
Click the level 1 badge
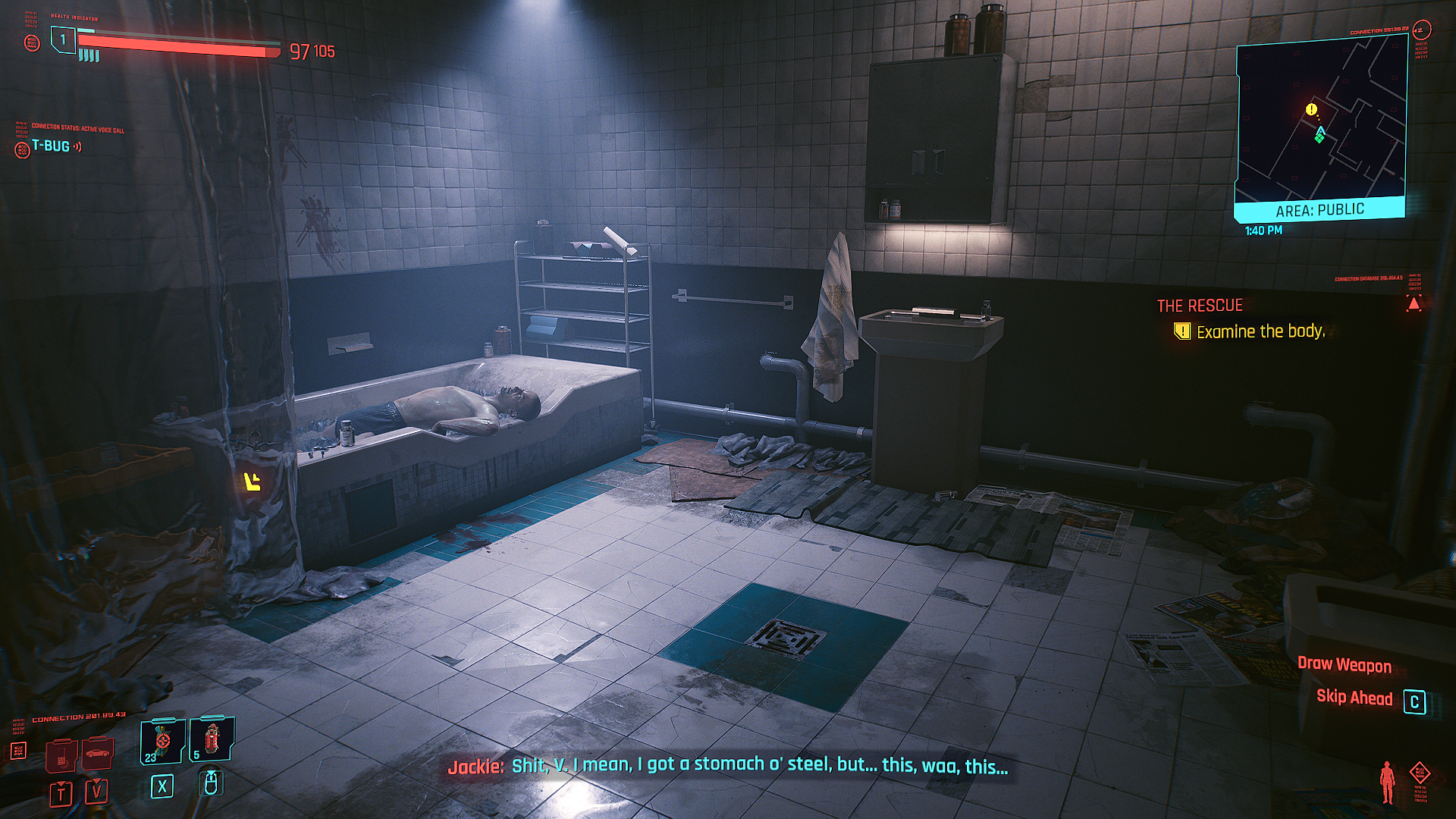[x=63, y=39]
